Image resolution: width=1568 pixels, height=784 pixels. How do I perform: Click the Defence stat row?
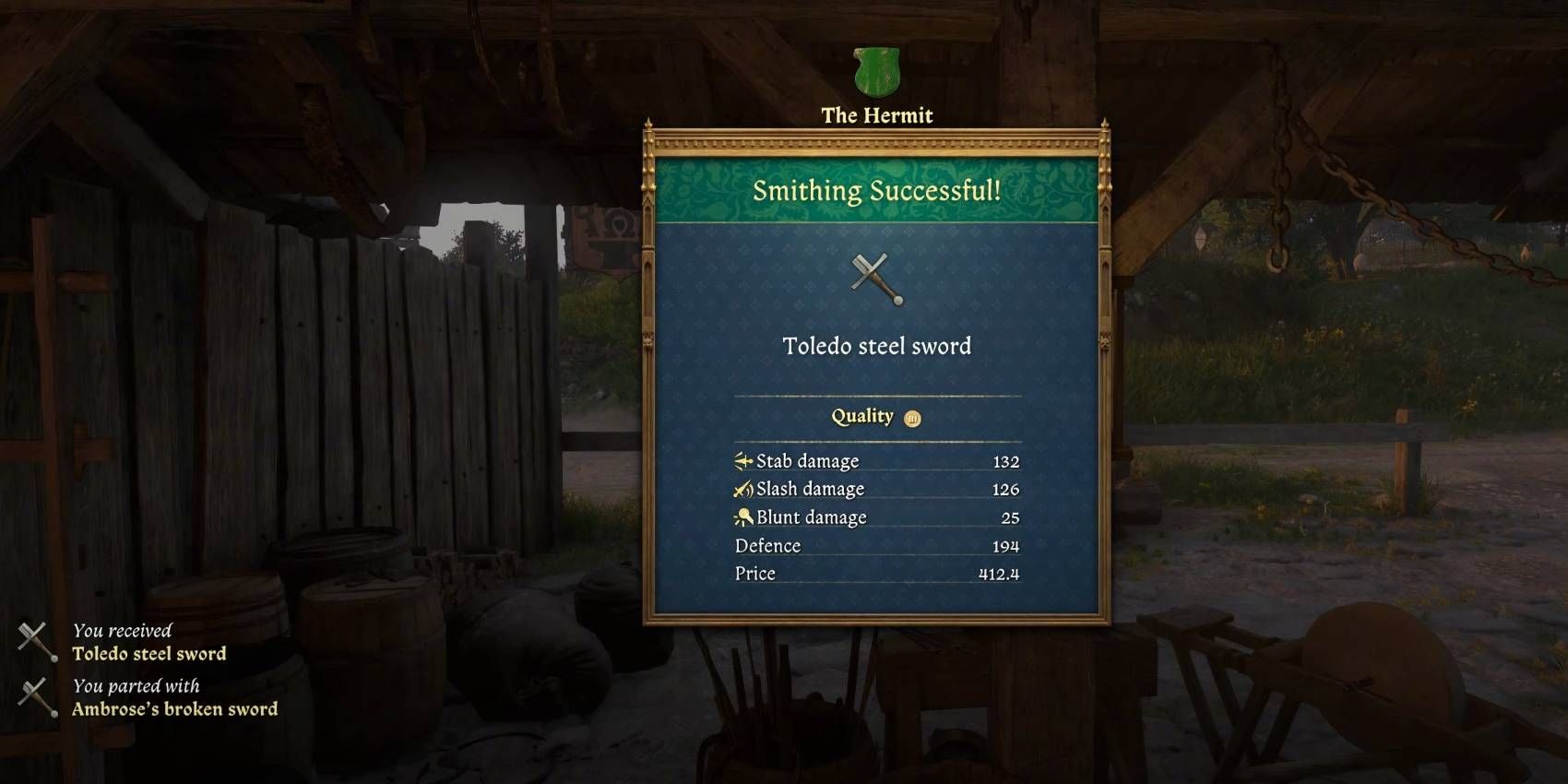[876, 545]
